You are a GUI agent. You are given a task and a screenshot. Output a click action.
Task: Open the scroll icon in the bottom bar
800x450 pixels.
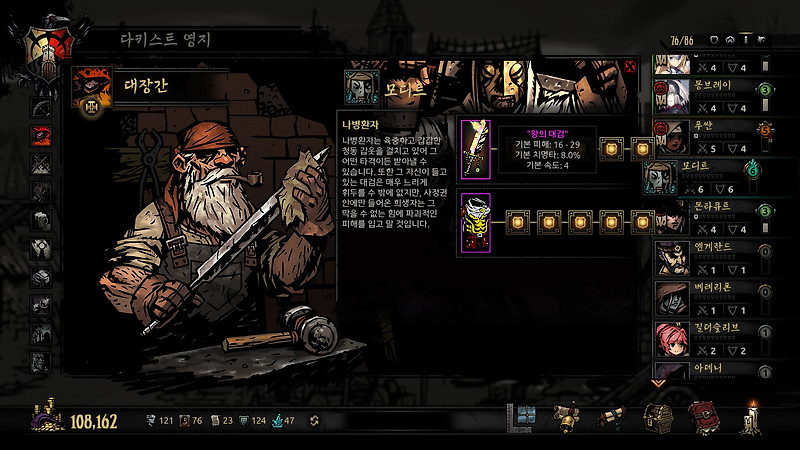614,418
